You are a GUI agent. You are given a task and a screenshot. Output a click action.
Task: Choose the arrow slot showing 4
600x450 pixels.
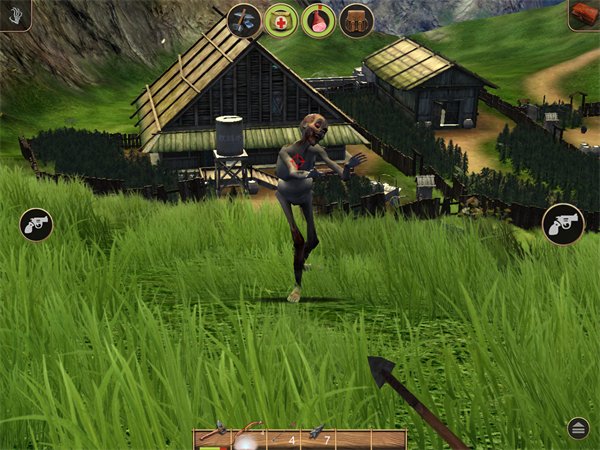pyautogui.click(x=283, y=438)
